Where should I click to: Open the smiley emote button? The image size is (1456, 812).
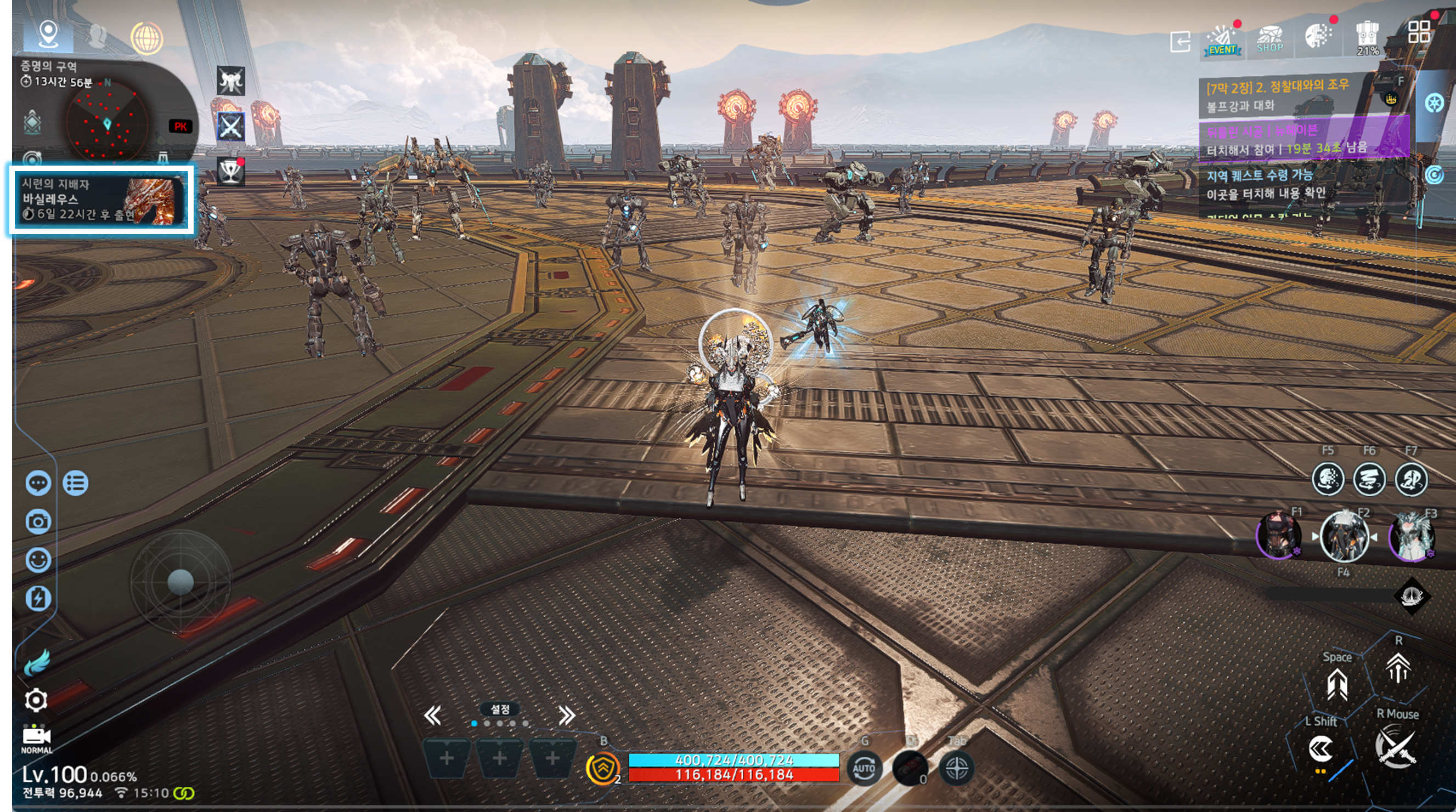point(38,560)
